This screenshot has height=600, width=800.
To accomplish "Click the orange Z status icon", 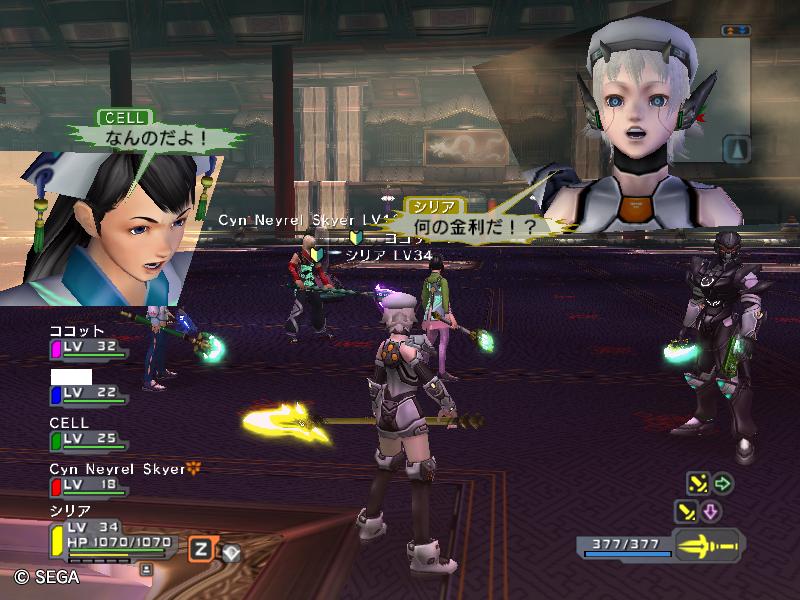I will point(201,548).
